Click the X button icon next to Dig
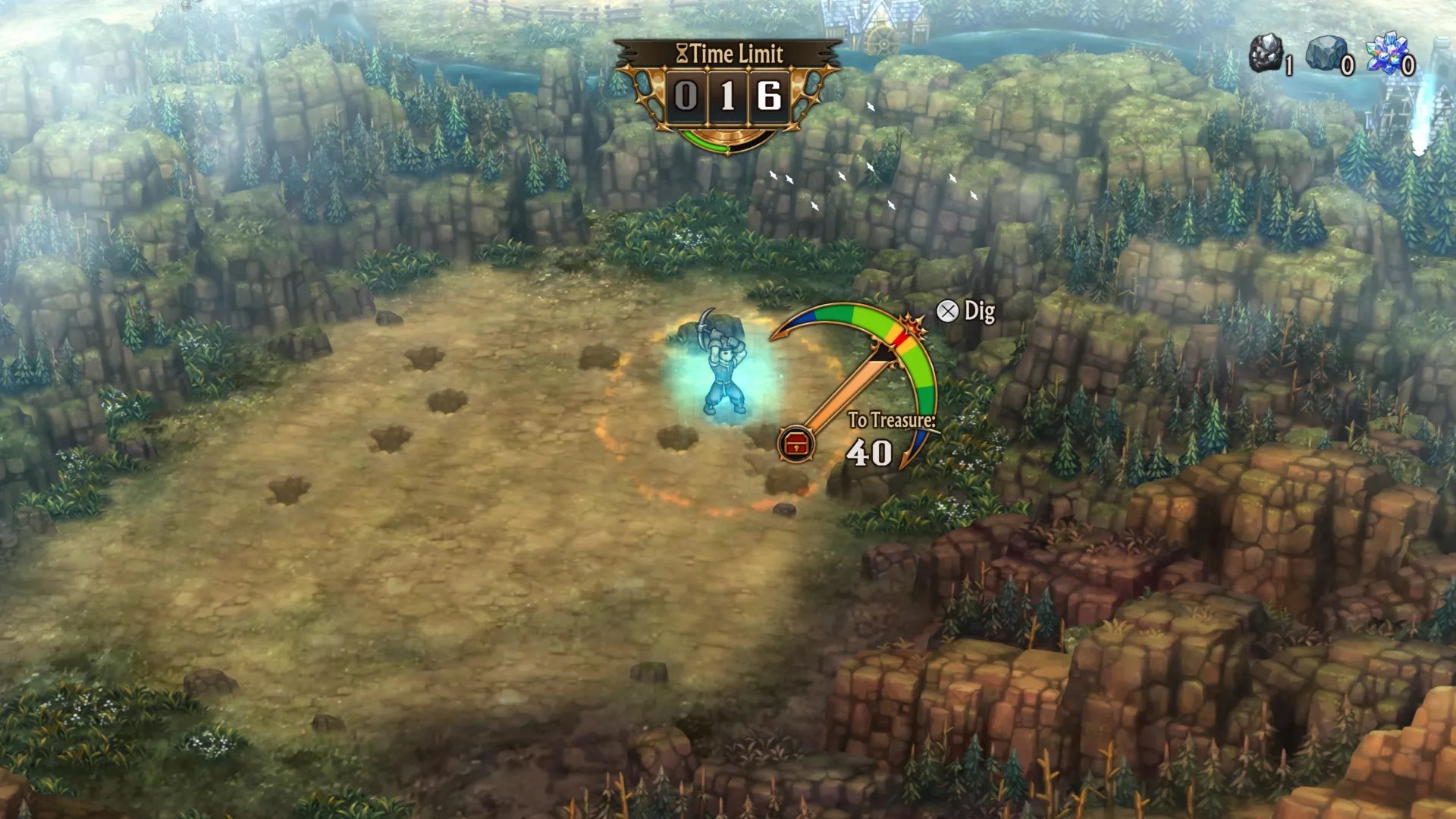This screenshot has width=1456, height=819. coord(948,309)
